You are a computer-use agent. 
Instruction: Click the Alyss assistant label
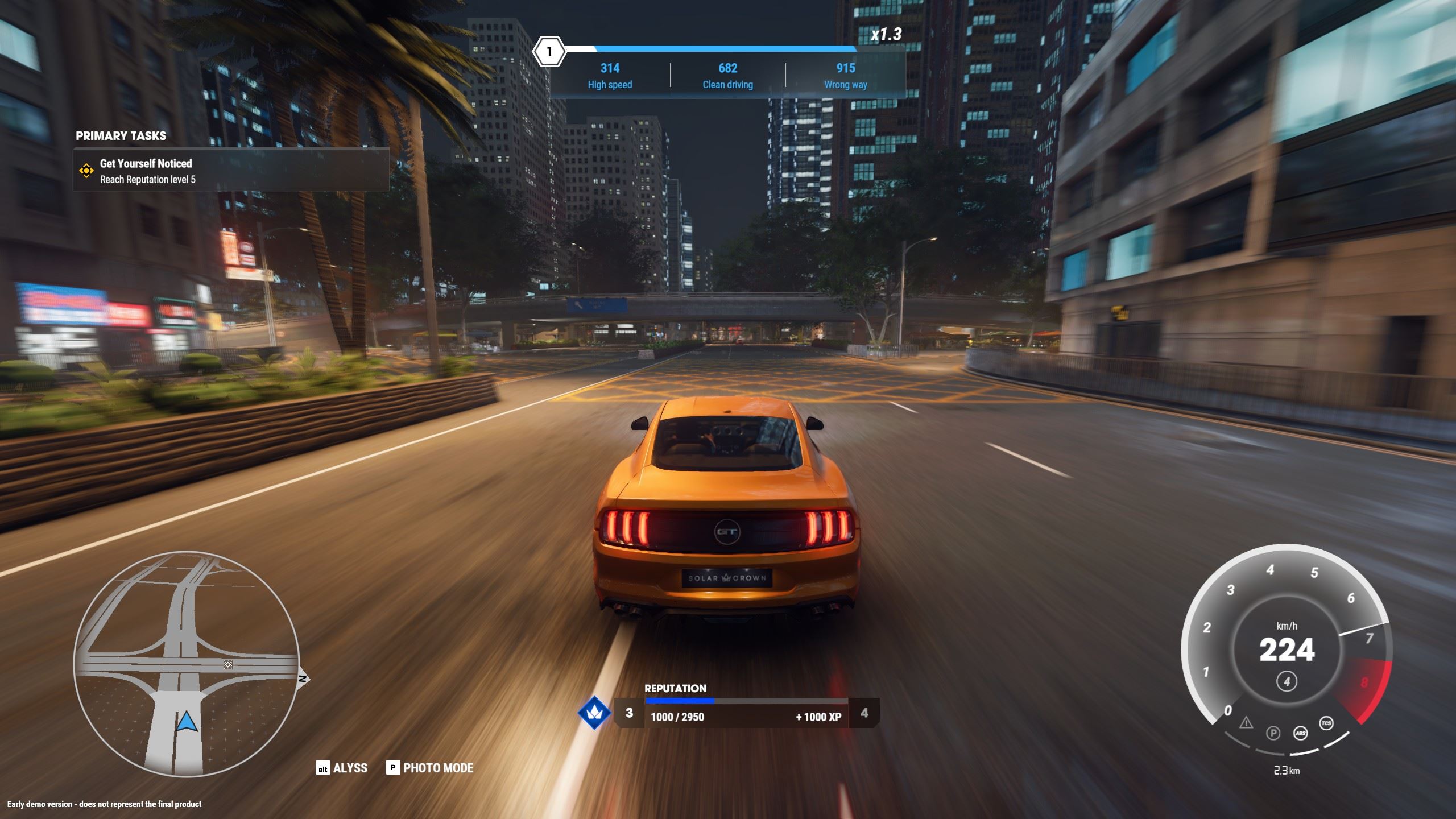tap(350, 768)
